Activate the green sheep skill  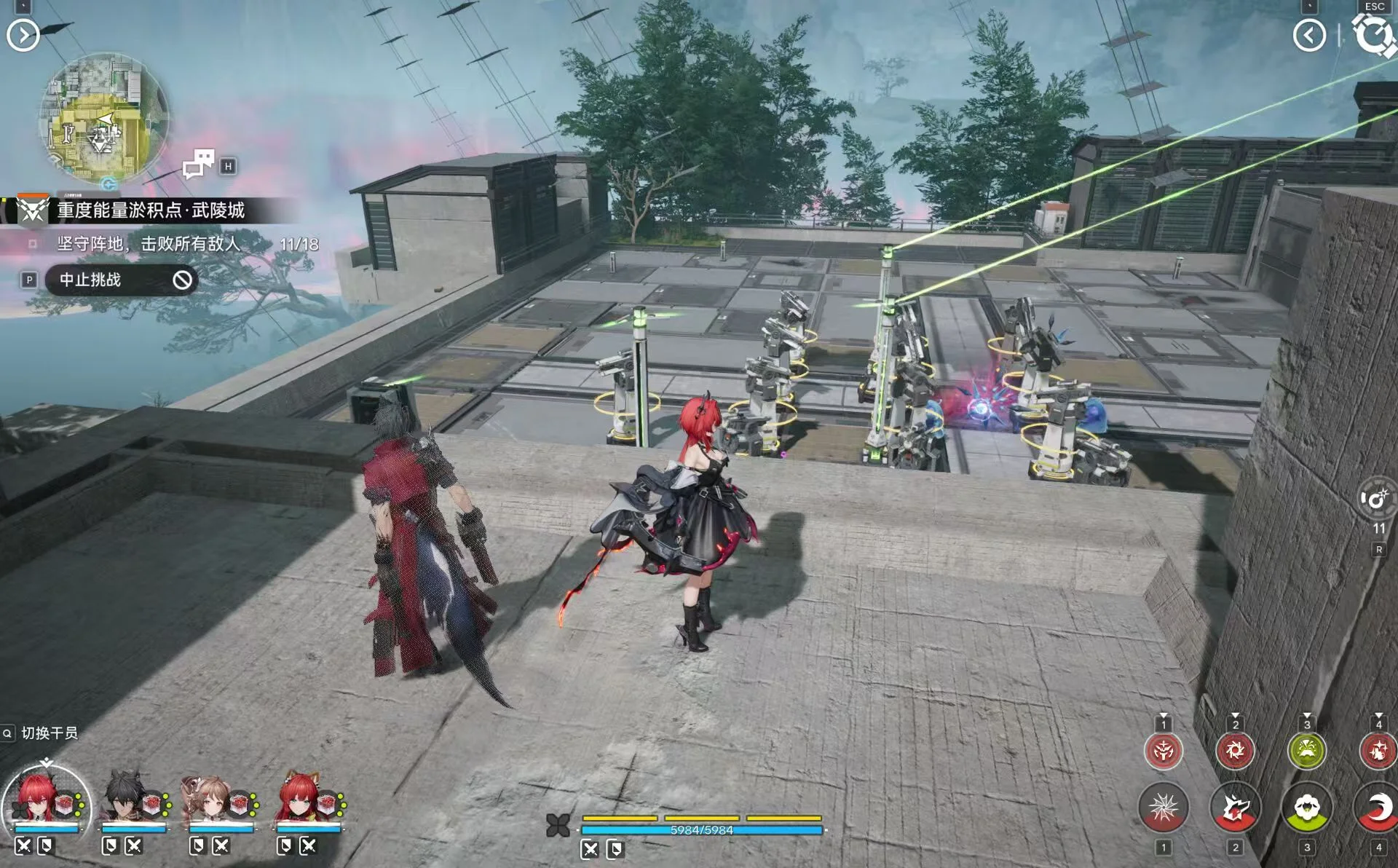pyautogui.click(x=1307, y=808)
